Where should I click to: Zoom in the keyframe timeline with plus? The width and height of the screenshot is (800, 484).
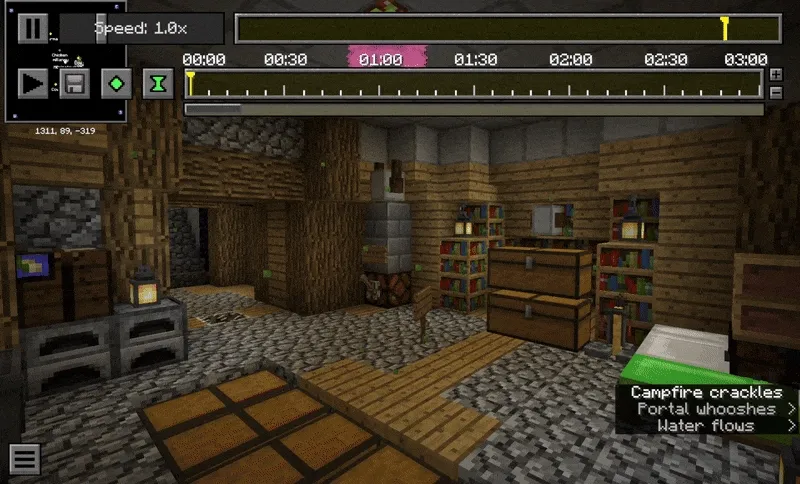(776, 75)
